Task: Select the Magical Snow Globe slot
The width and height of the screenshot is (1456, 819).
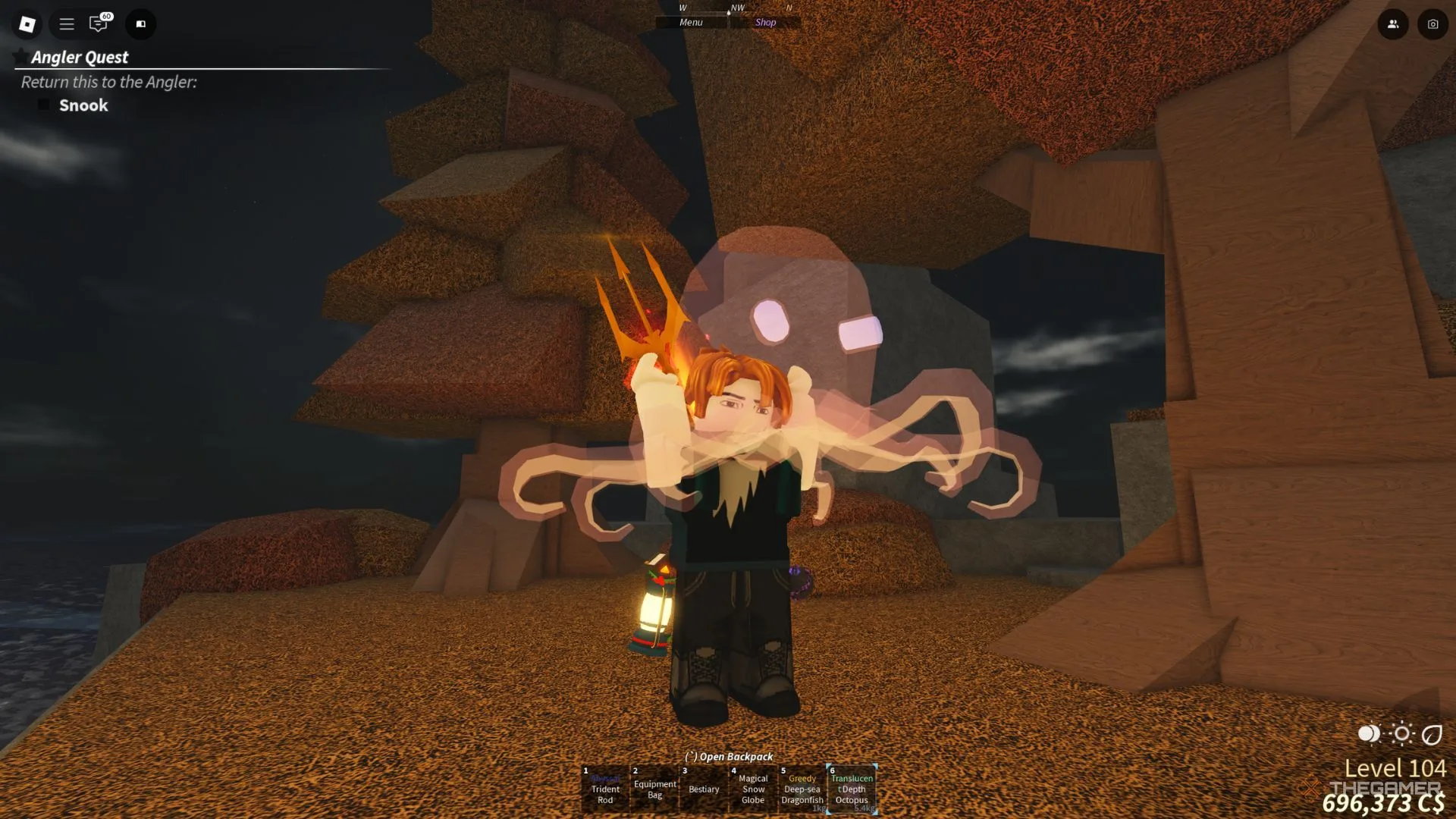Action: (753, 789)
